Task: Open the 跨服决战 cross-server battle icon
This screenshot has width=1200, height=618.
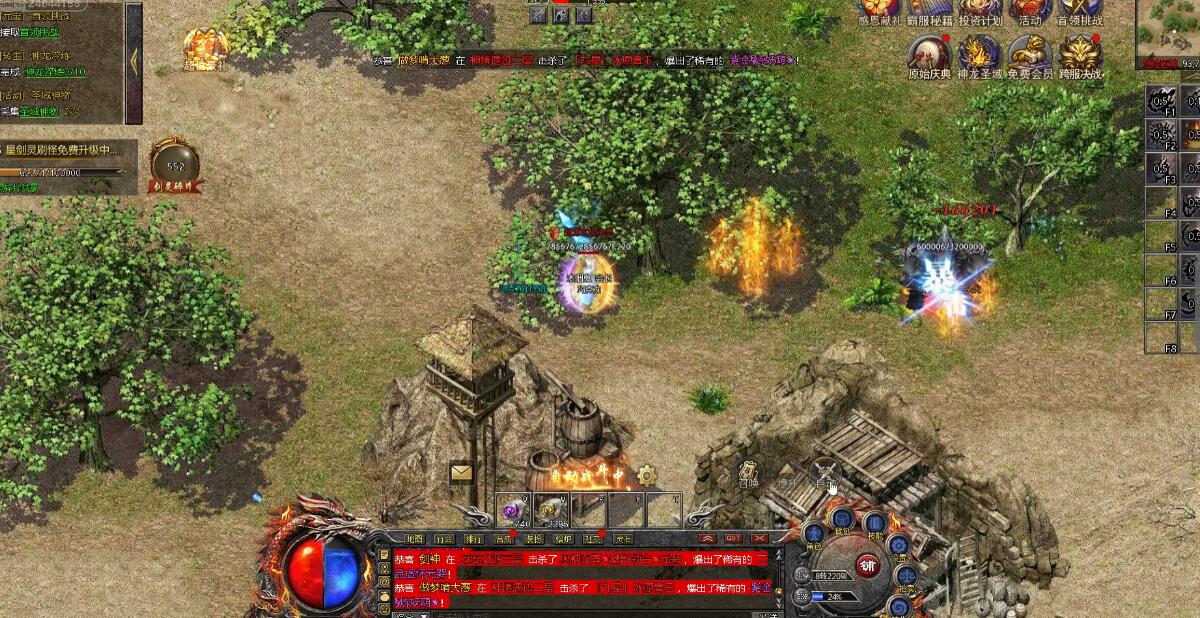Action: (x=1080, y=54)
